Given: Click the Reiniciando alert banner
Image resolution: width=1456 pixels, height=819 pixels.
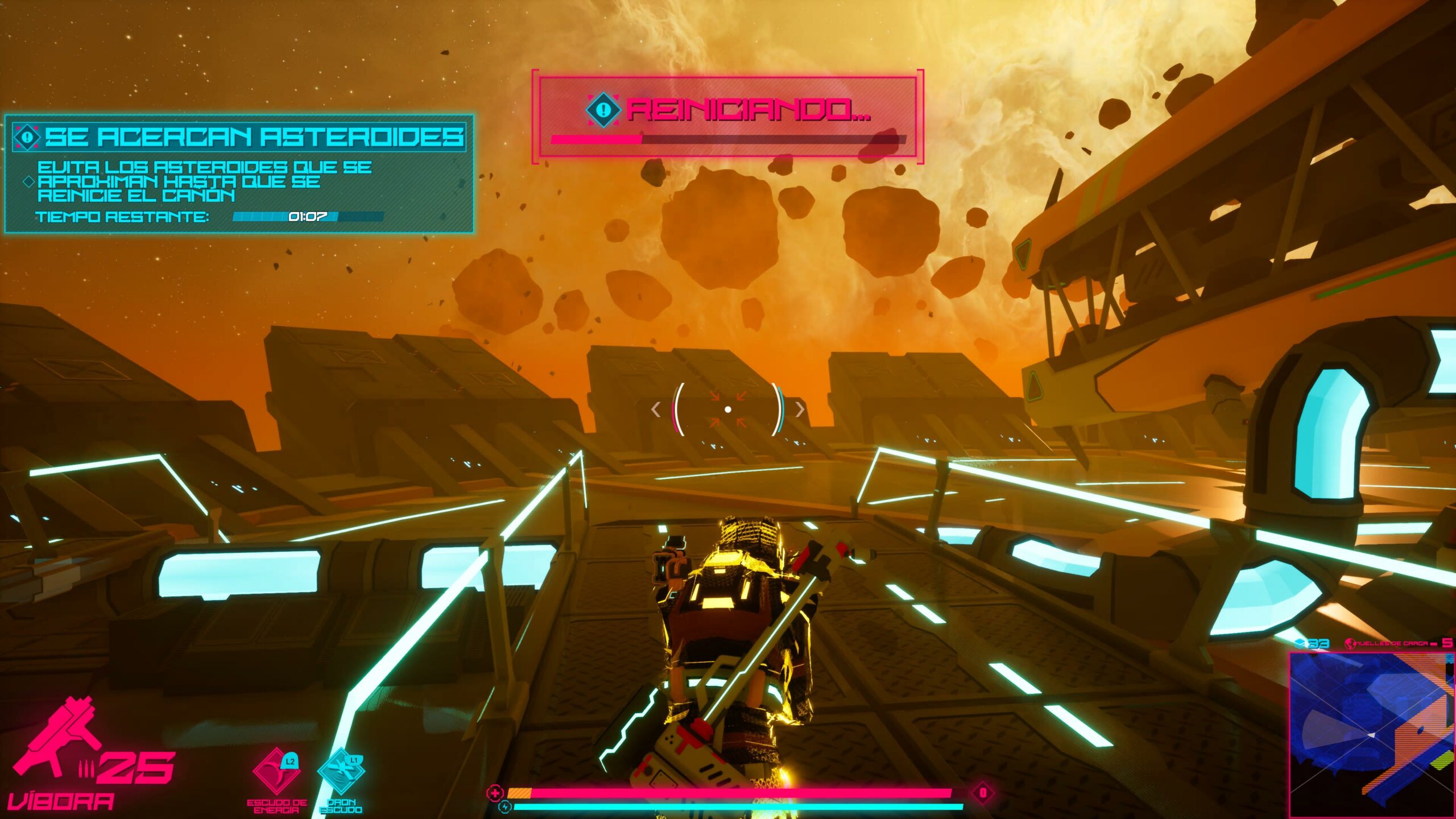Looking at the screenshot, I should [727, 116].
